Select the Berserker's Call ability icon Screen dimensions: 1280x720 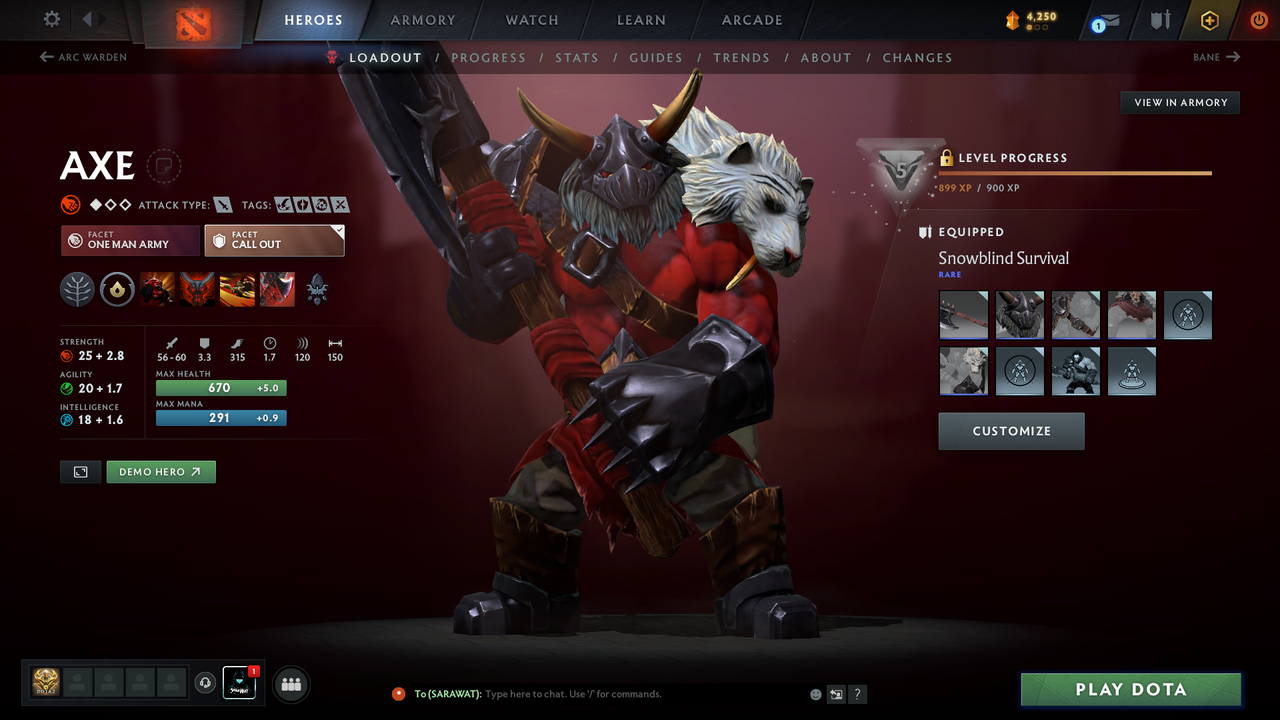tap(157, 289)
